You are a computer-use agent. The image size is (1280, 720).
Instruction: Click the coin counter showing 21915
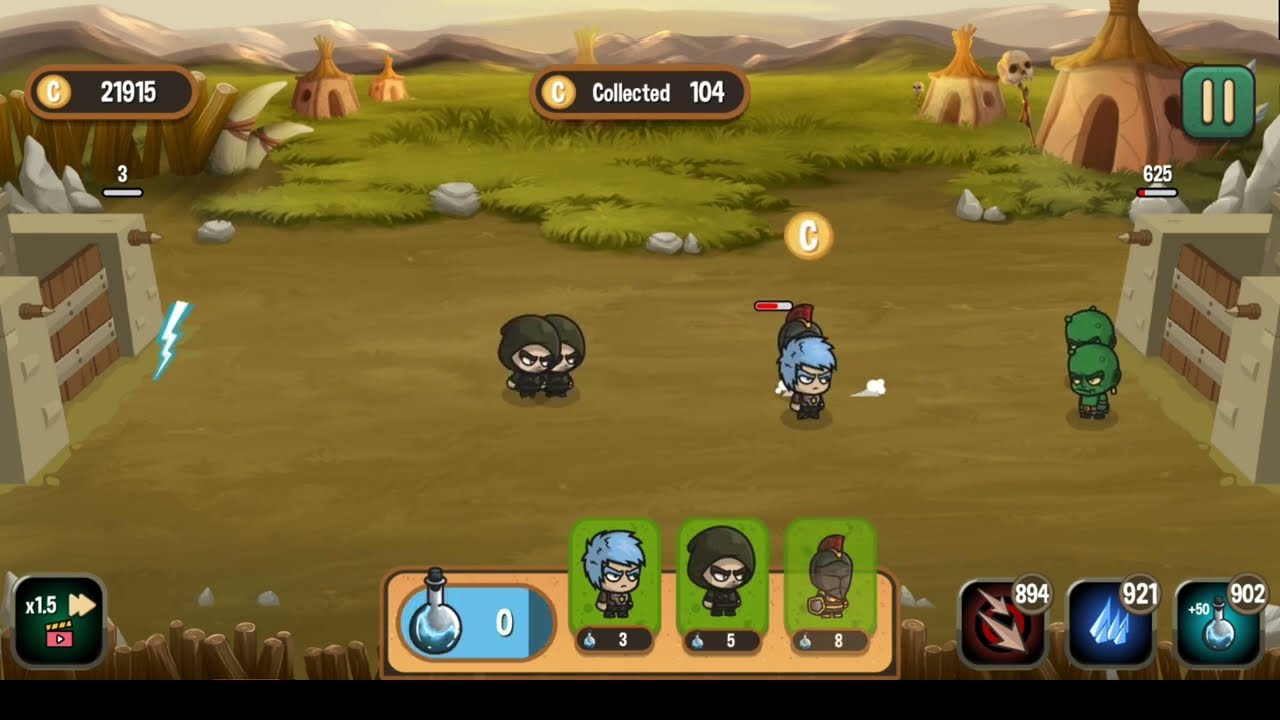[x=110, y=91]
